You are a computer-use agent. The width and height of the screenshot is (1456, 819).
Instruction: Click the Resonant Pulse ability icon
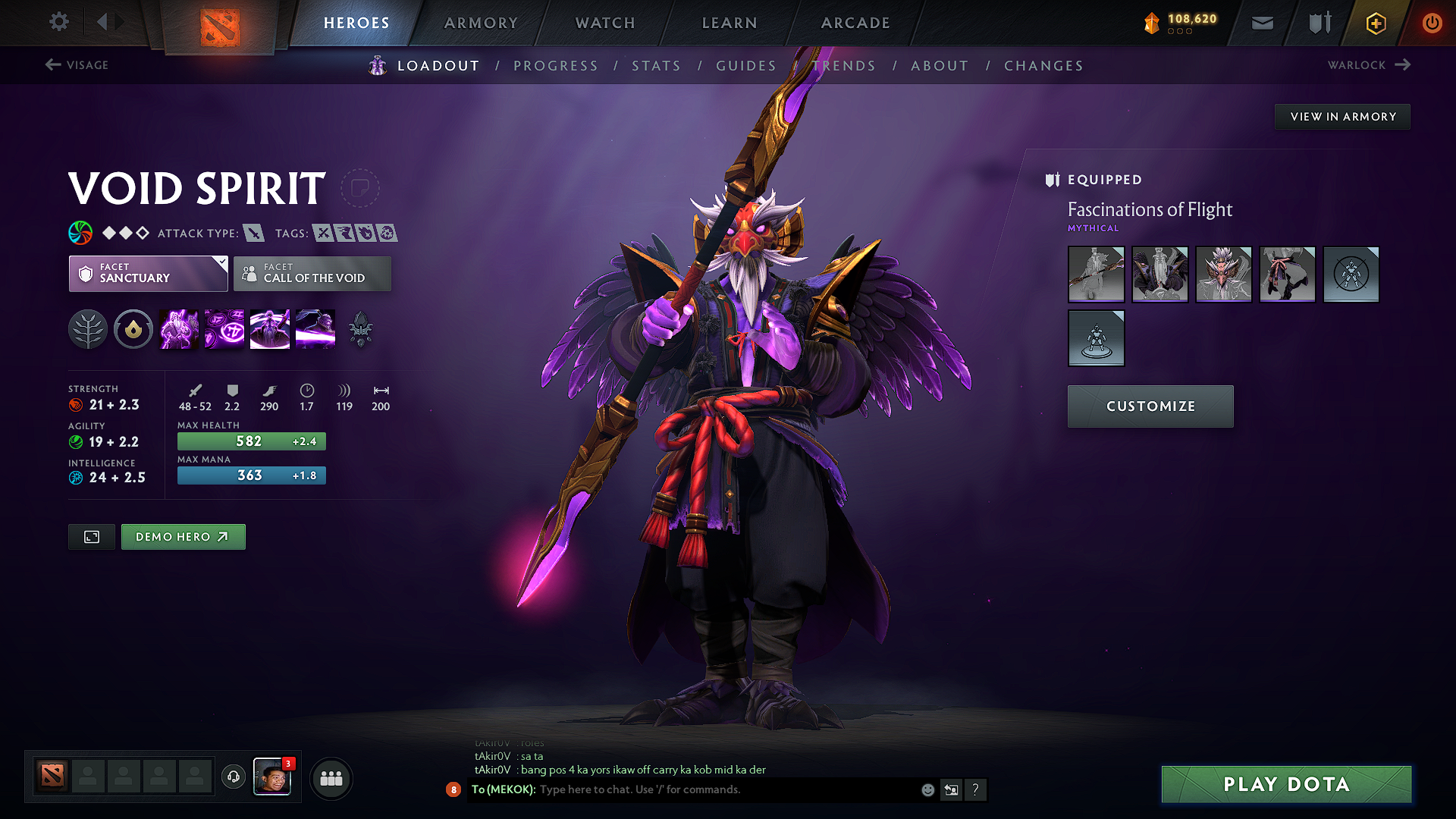pos(269,328)
